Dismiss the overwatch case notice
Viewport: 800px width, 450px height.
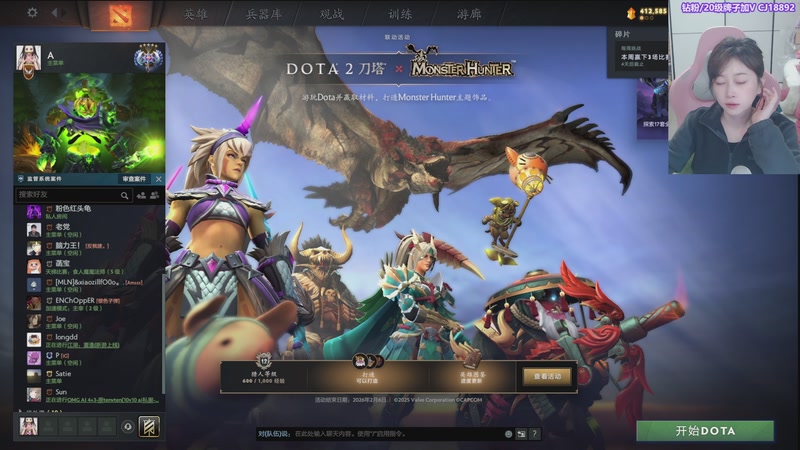[158, 179]
